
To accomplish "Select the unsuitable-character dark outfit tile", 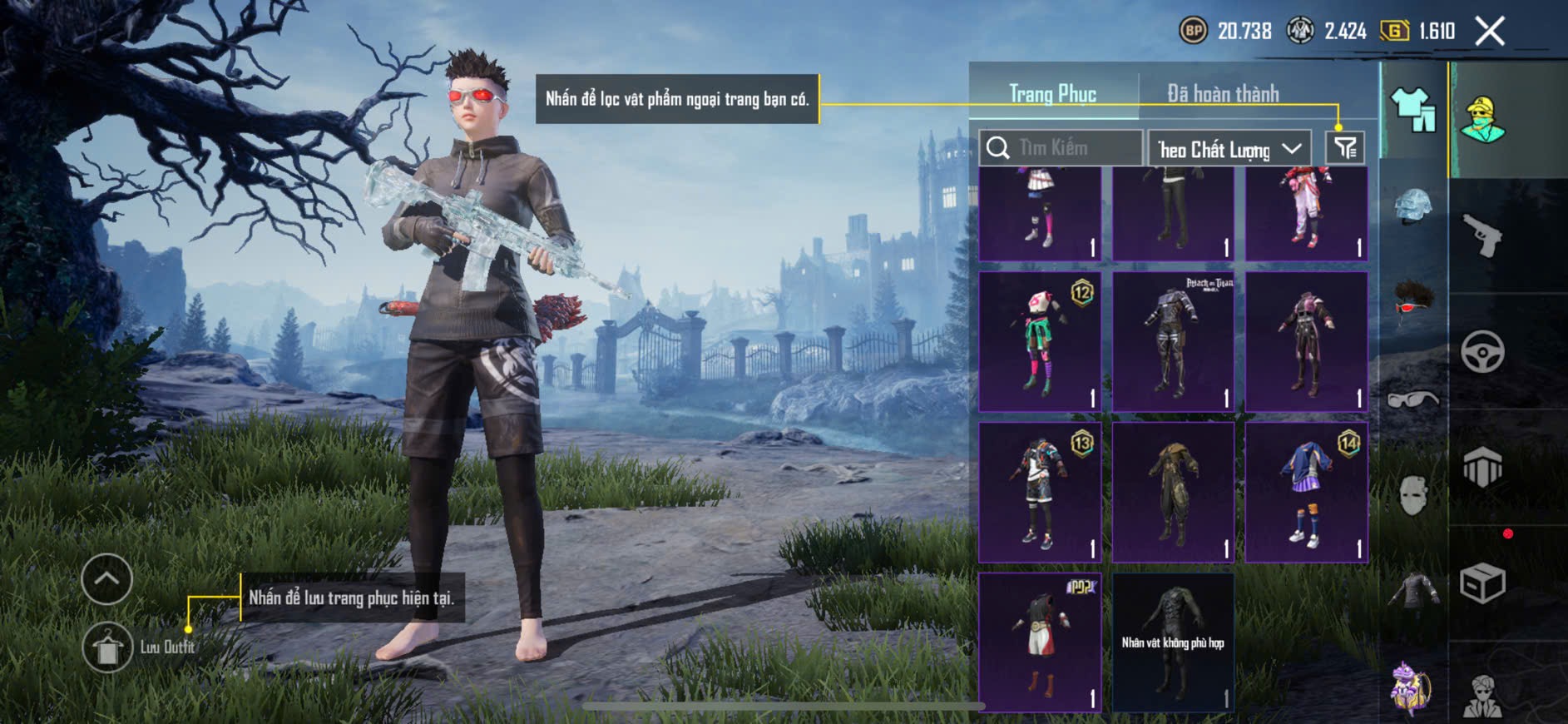I will [1173, 642].
